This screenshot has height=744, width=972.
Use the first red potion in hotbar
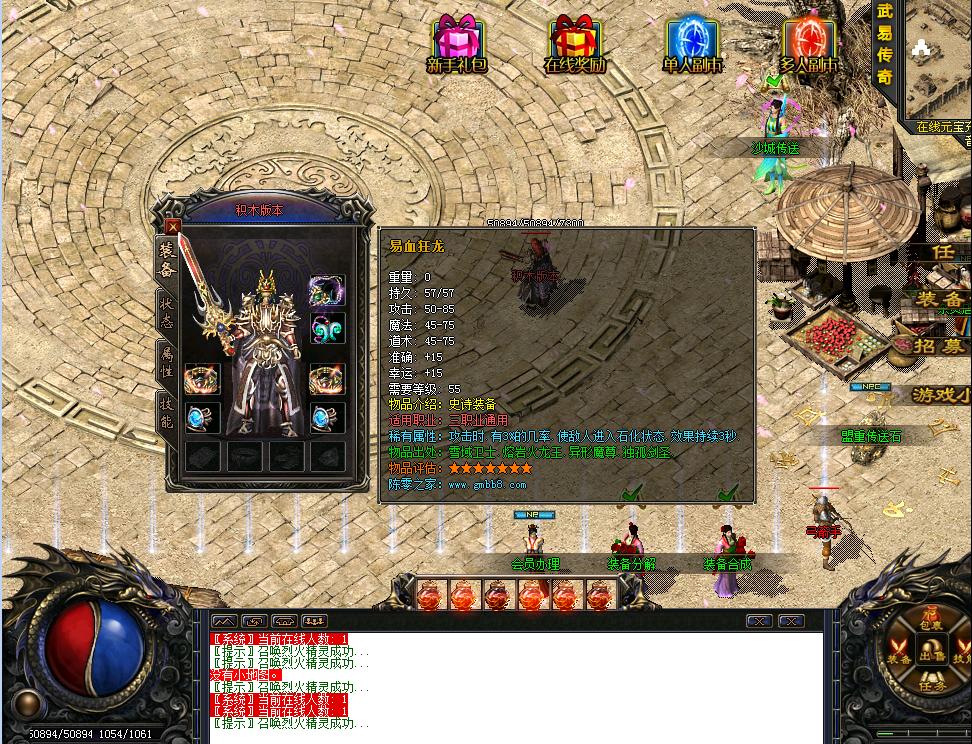(430, 596)
